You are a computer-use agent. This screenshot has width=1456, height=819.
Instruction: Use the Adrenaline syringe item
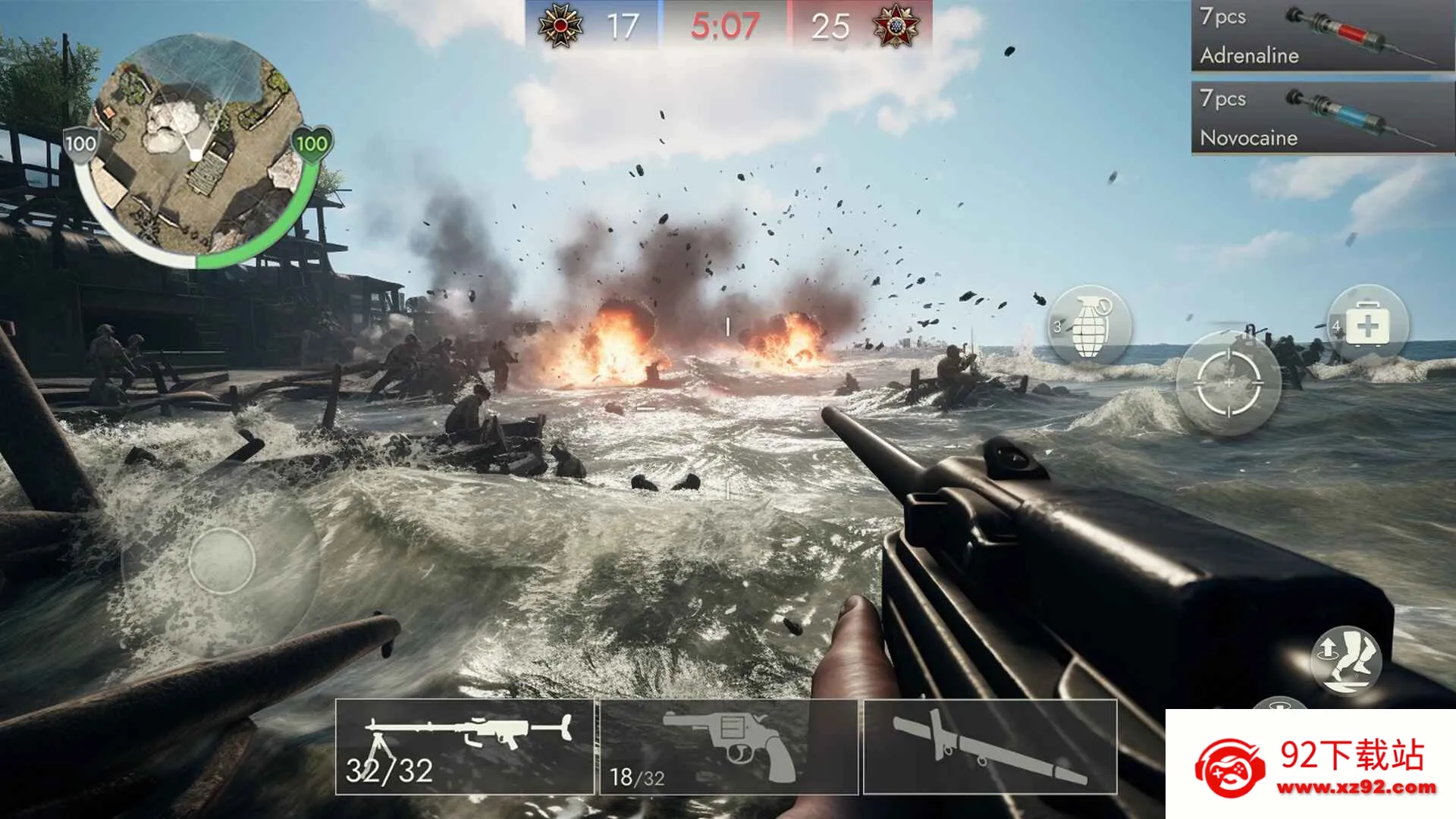click(1322, 36)
